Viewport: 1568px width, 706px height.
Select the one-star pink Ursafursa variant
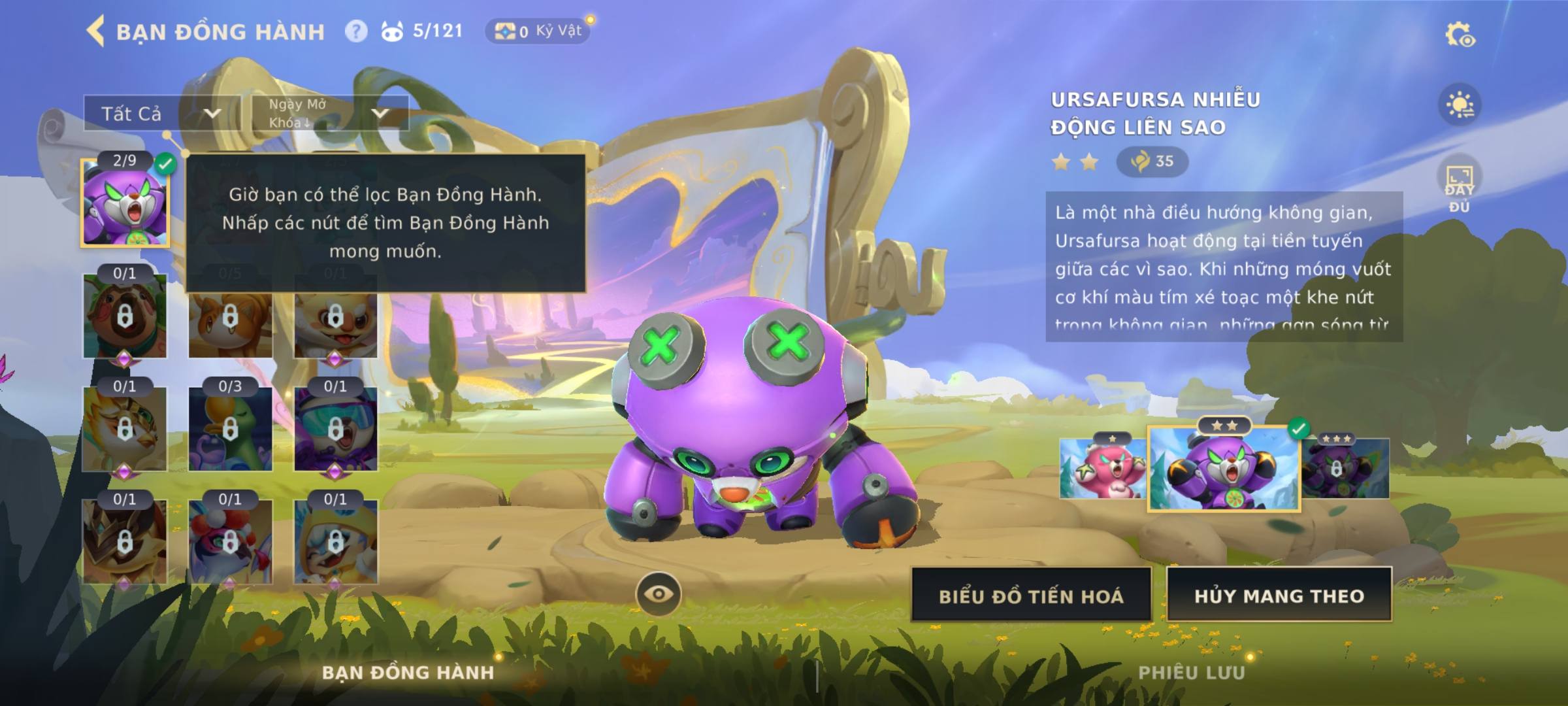[x=1102, y=468]
